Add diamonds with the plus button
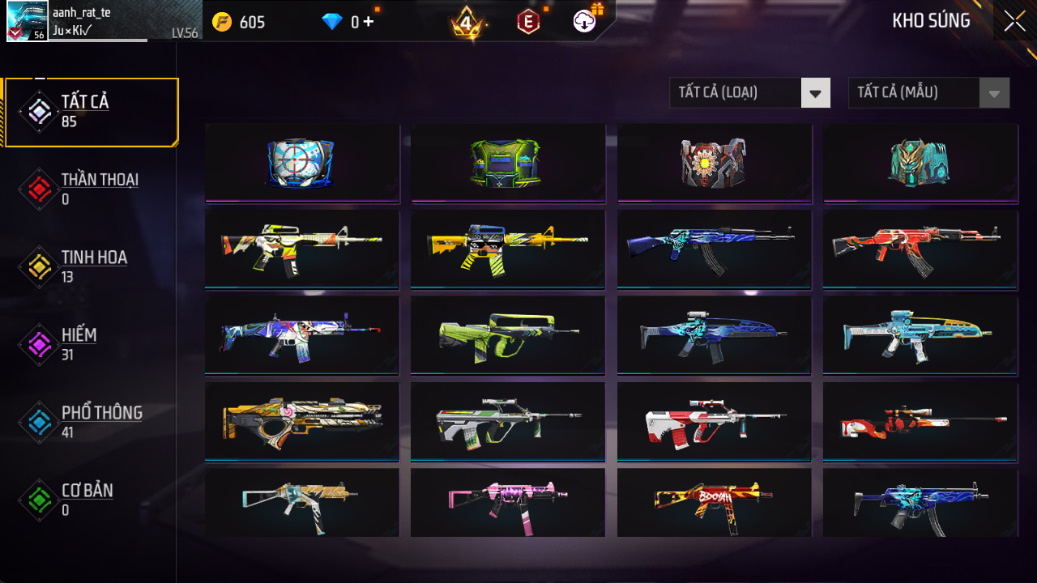Screen dimensions: 1037x583 (368, 21)
